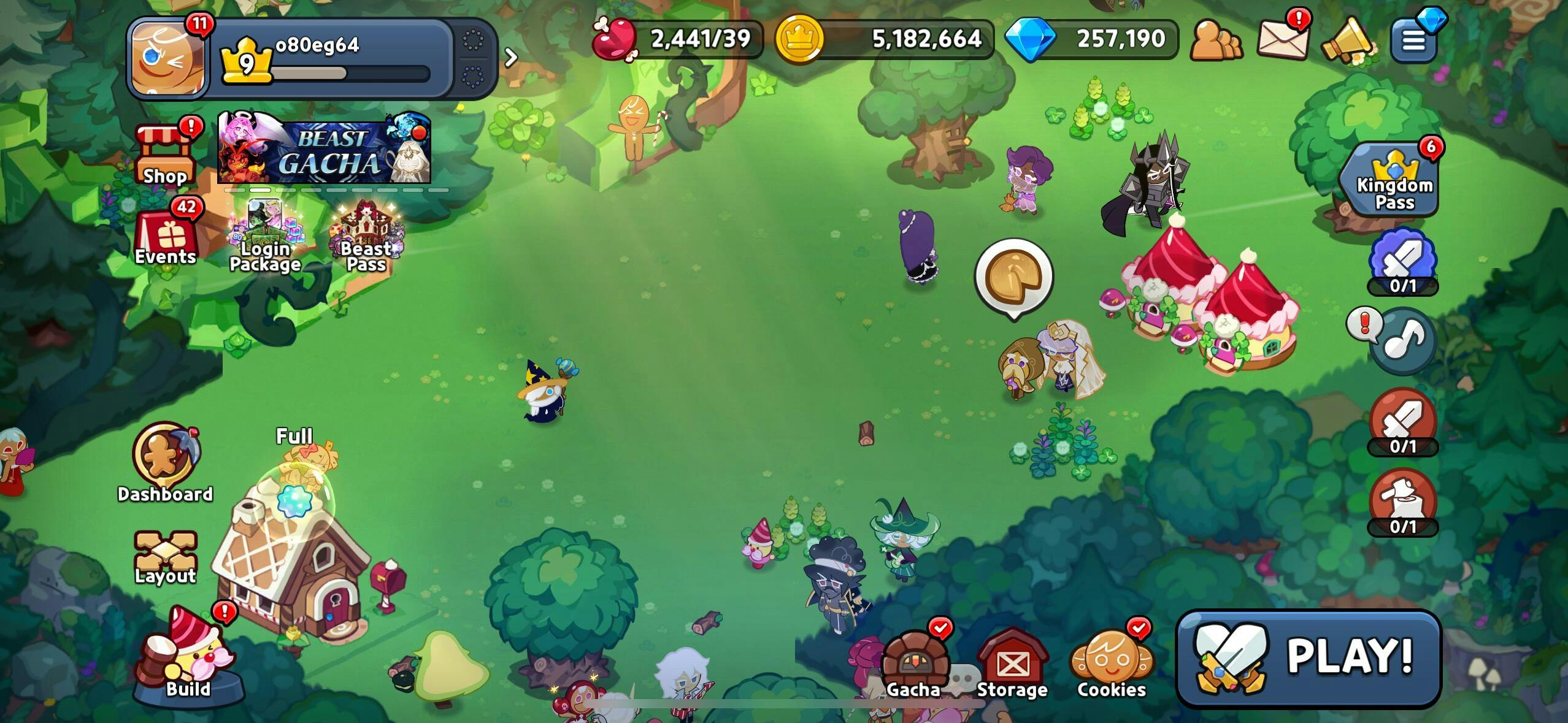Open the friends list icon
The height and width of the screenshot is (723, 1568).
pos(1215,40)
